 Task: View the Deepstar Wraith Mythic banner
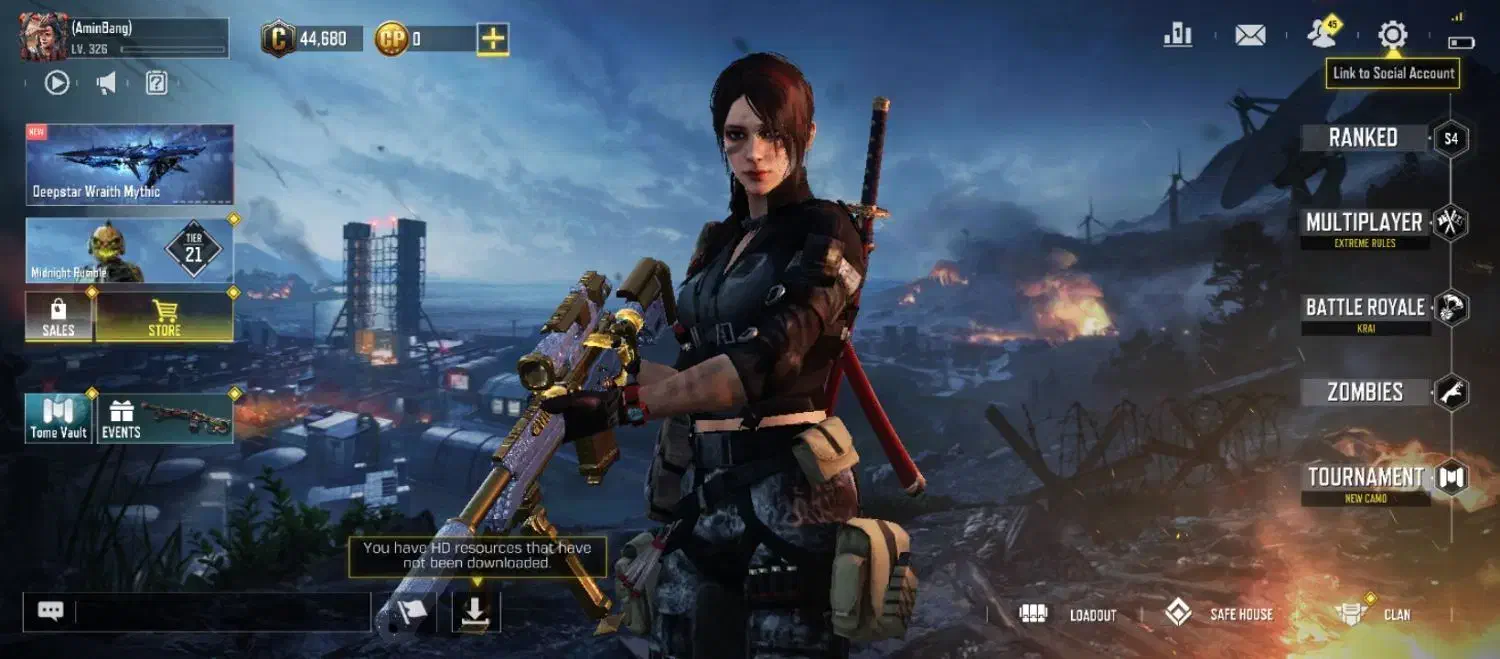[x=130, y=164]
